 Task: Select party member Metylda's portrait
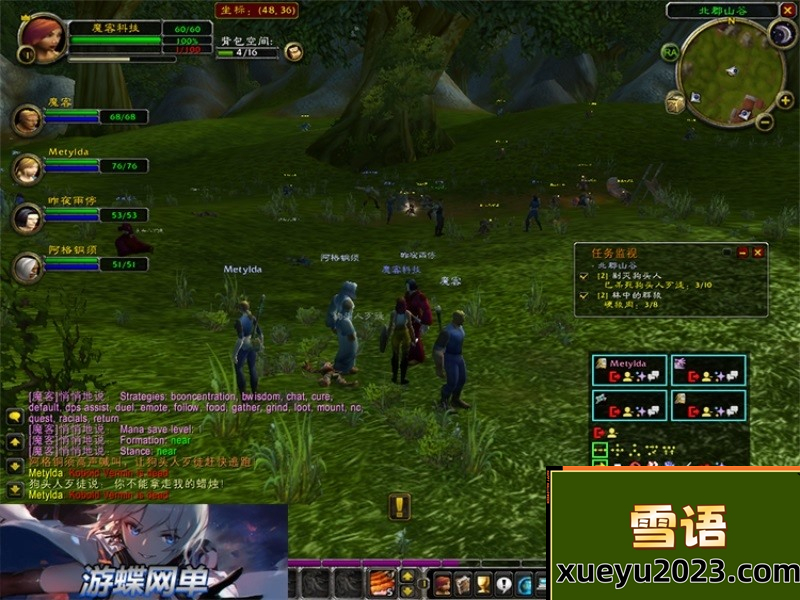(x=27, y=168)
